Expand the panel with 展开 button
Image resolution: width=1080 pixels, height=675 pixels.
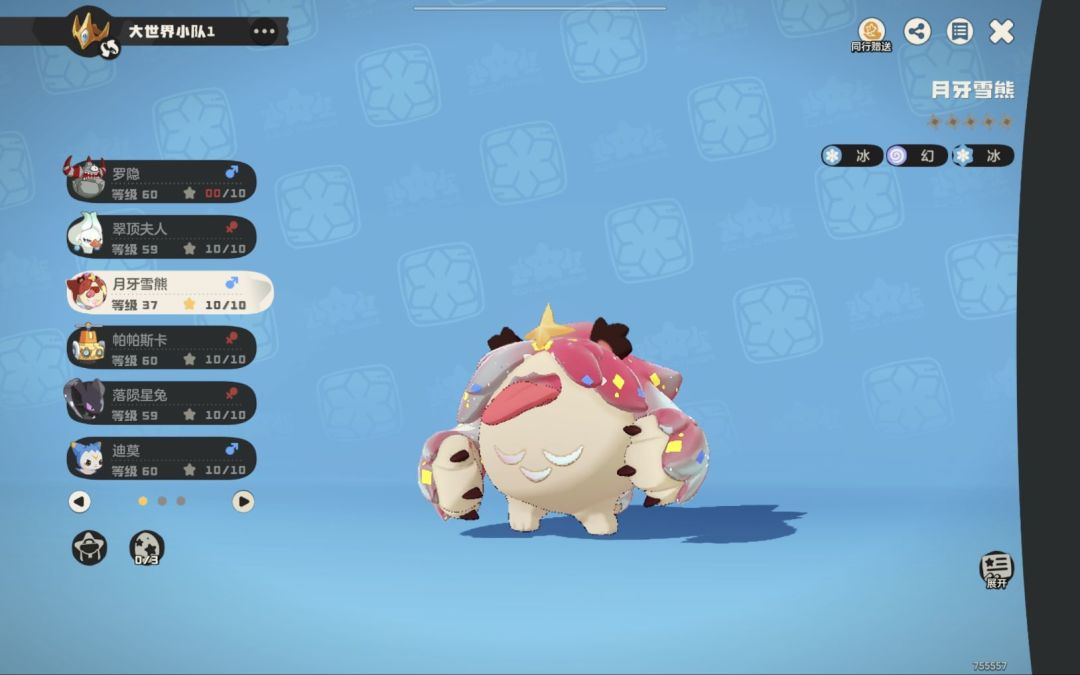coord(996,569)
